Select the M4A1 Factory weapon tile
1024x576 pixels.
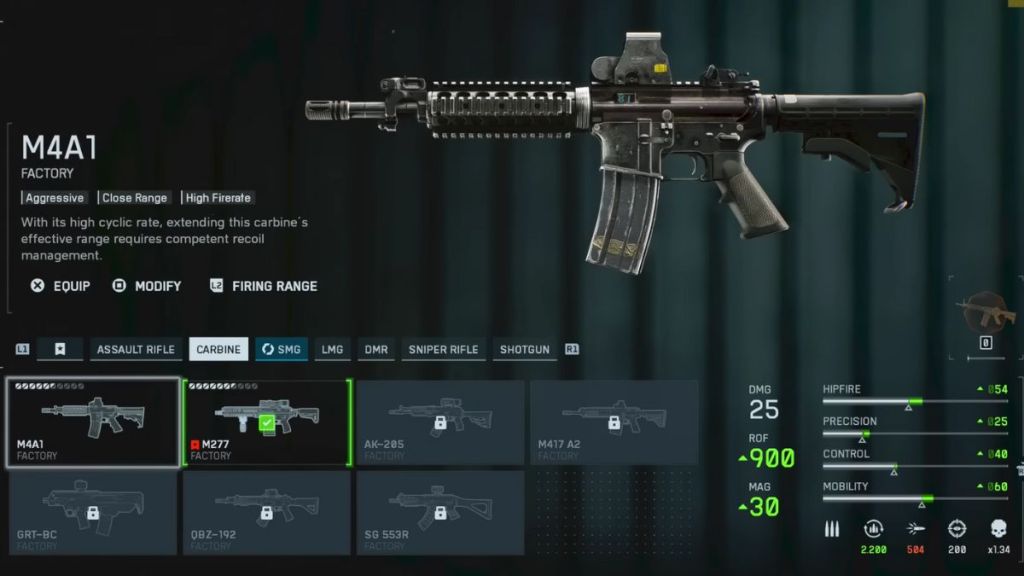(94, 422)
